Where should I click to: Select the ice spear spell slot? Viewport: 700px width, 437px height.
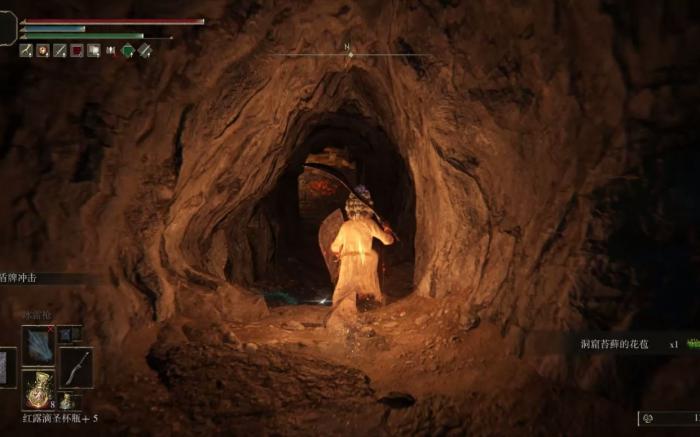[x=38, y=345]
